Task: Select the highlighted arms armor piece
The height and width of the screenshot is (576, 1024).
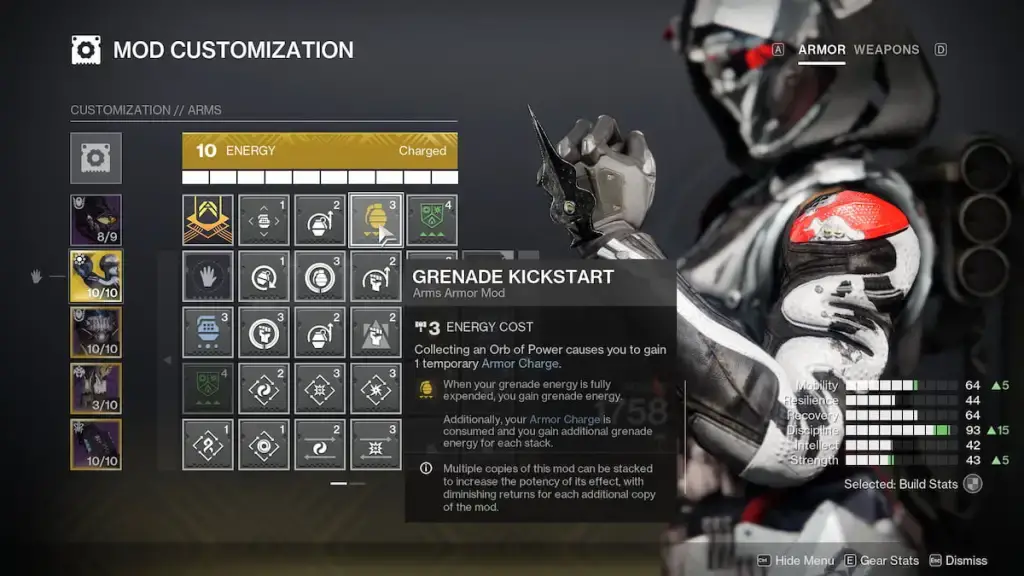Action: [96, 277]
